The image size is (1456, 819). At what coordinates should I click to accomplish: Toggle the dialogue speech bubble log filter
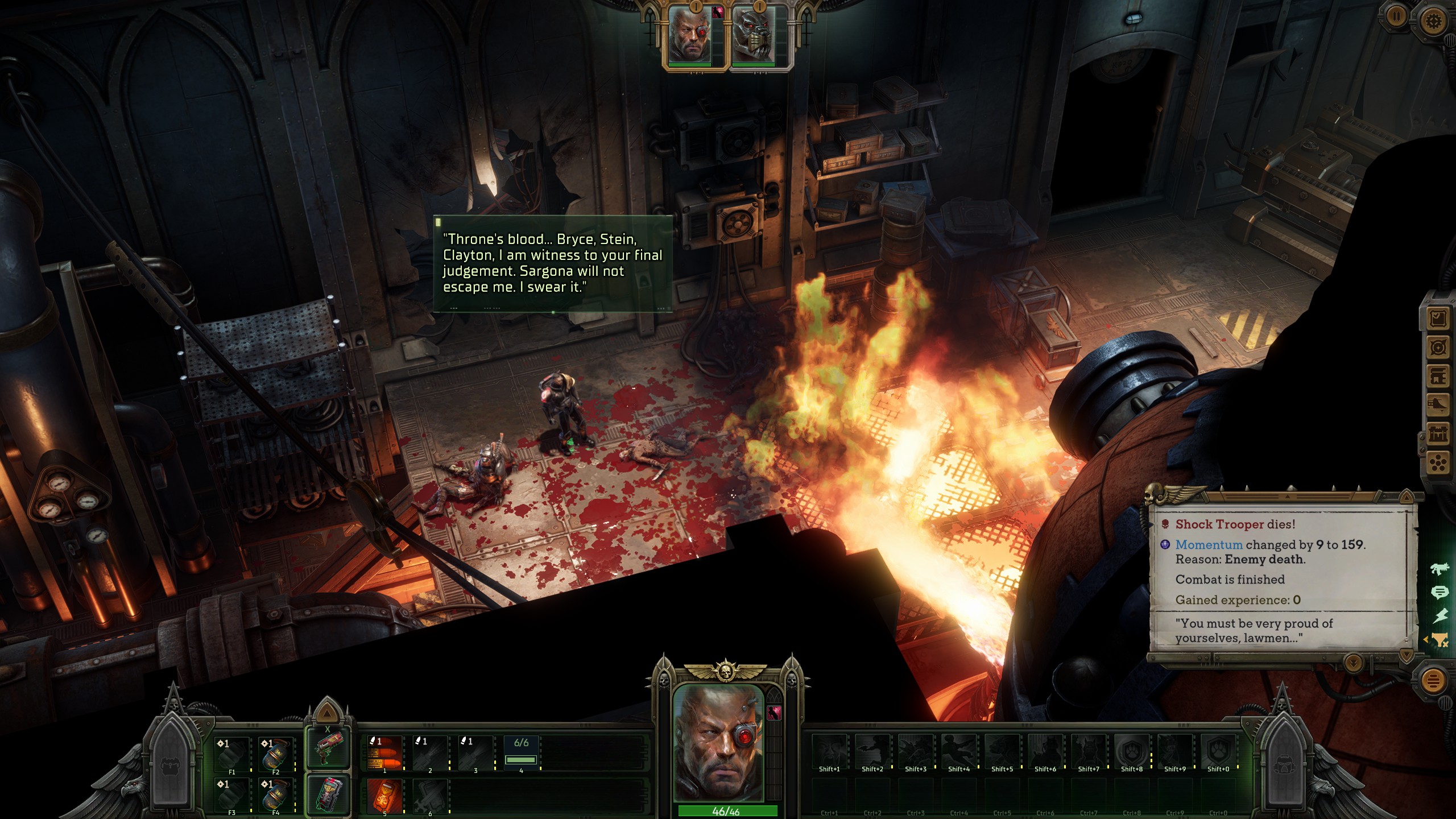[x=1440, y=593]
